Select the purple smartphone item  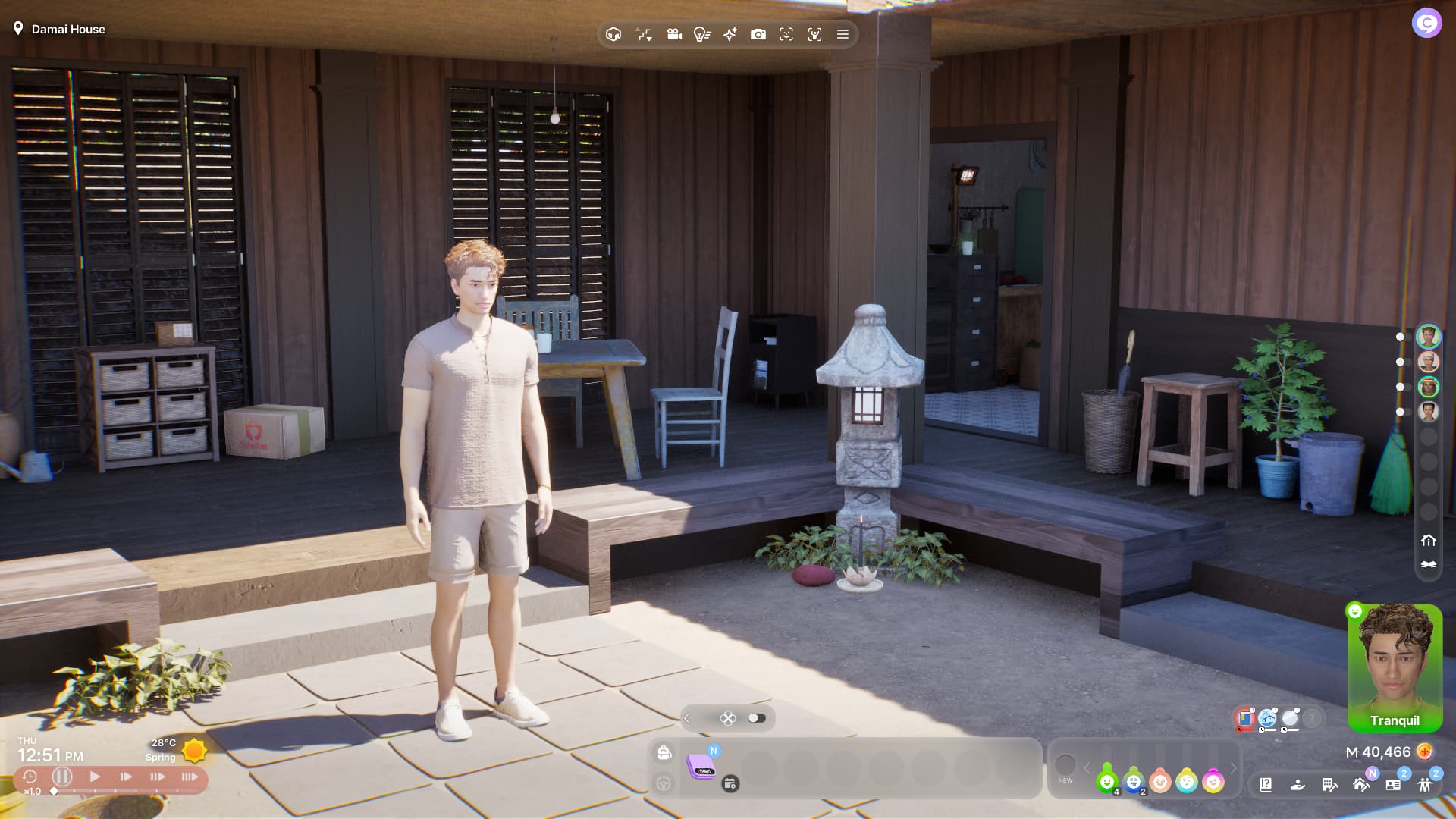[701, 767]
